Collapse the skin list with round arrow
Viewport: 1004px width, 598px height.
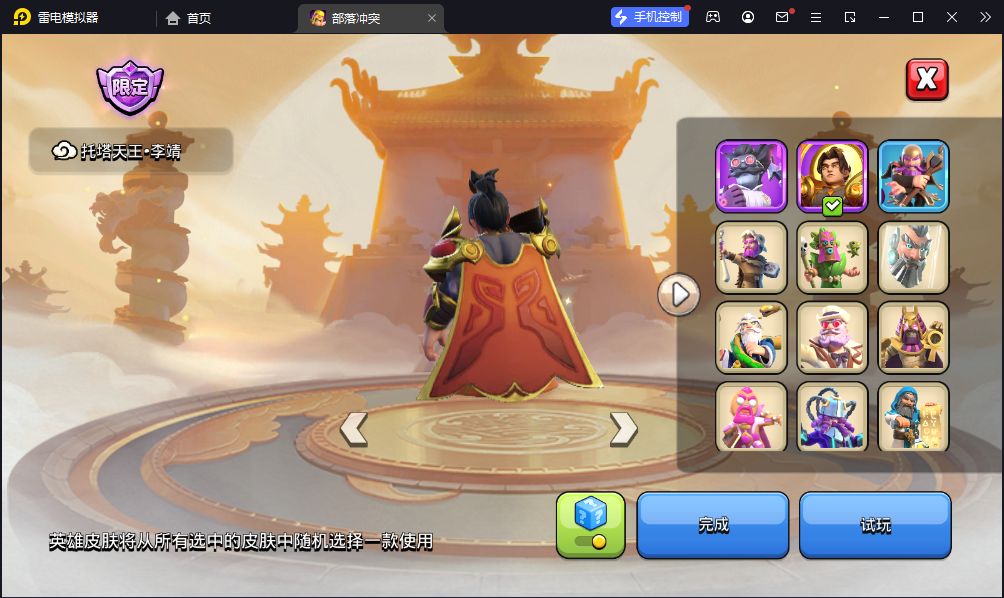point(678,295)
